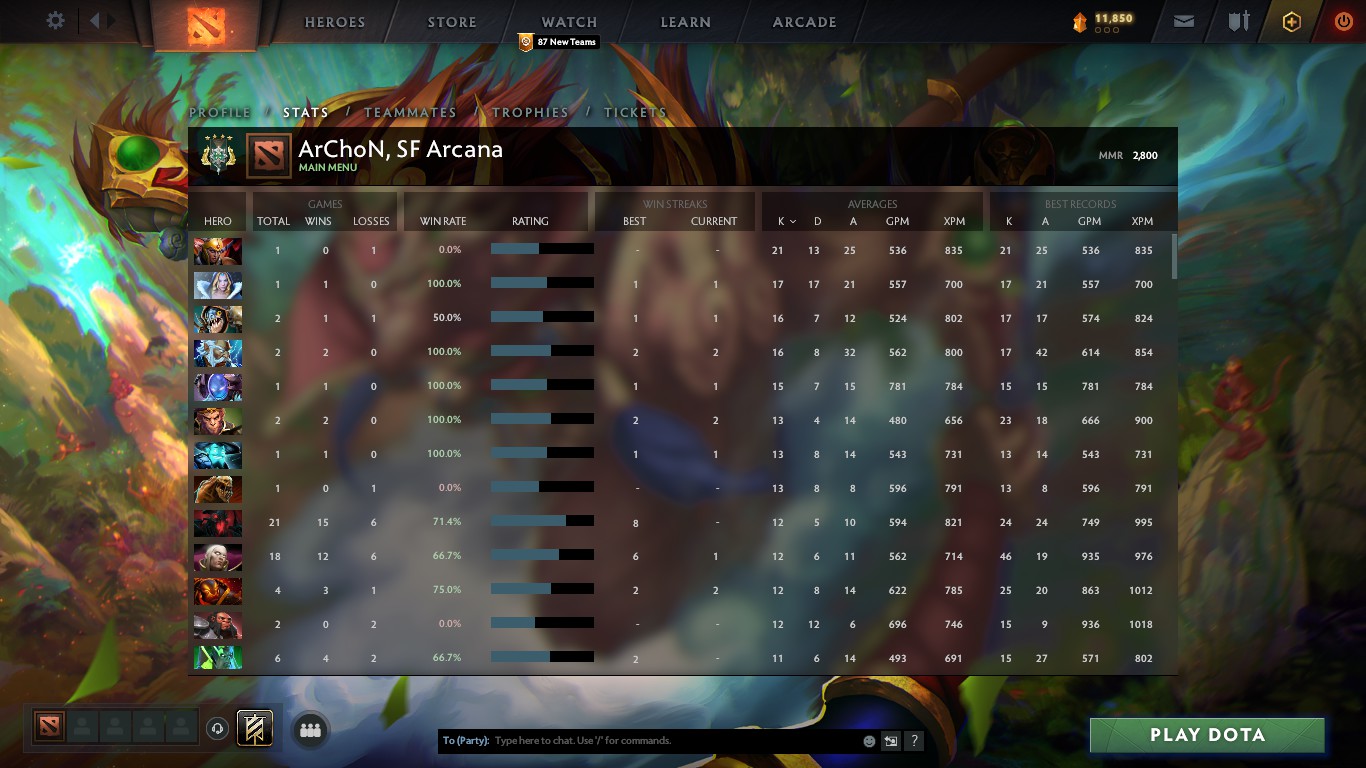The height and width of the screenshot is (768, 1366).
Task: Select the Shadow Fiend hero portrait
Action: (x=218, y=520)
